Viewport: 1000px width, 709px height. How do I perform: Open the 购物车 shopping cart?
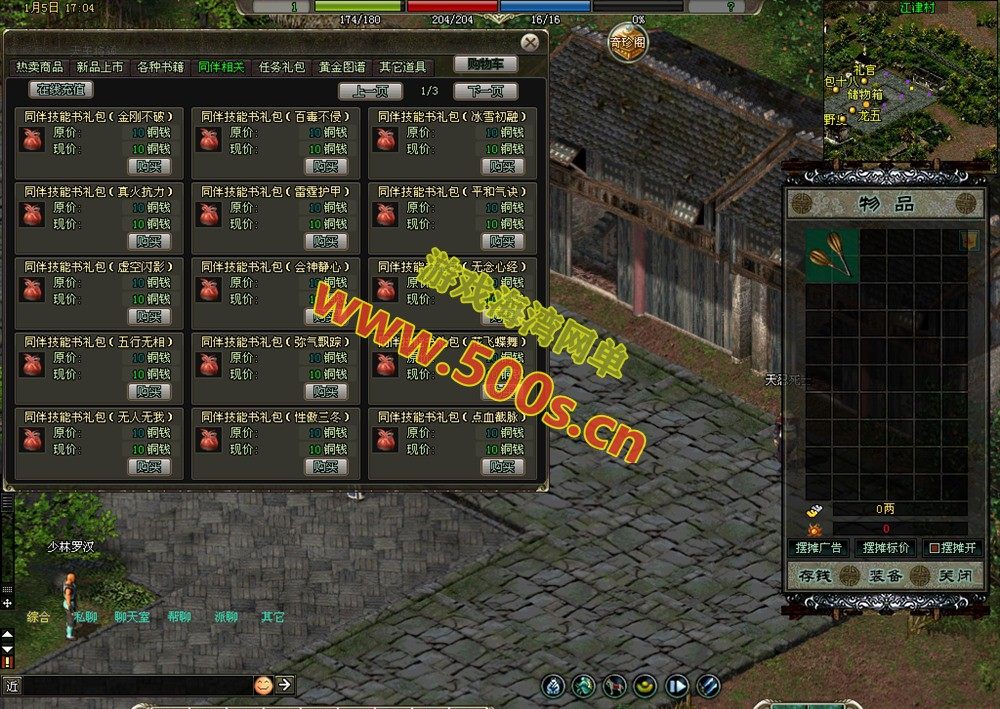pos(485,64)
